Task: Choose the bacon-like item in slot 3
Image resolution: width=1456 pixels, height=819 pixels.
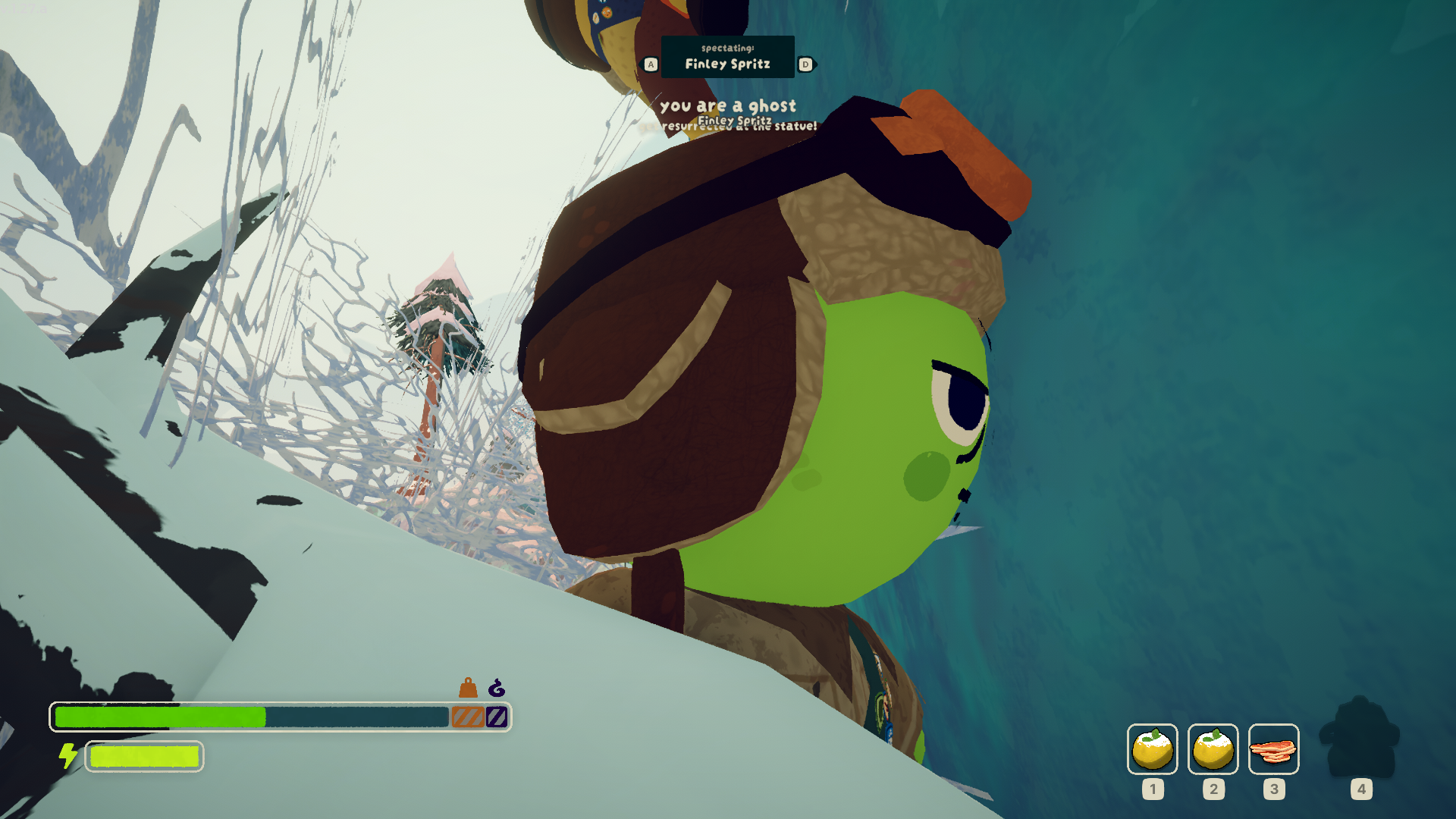Action: (1273, 749)
